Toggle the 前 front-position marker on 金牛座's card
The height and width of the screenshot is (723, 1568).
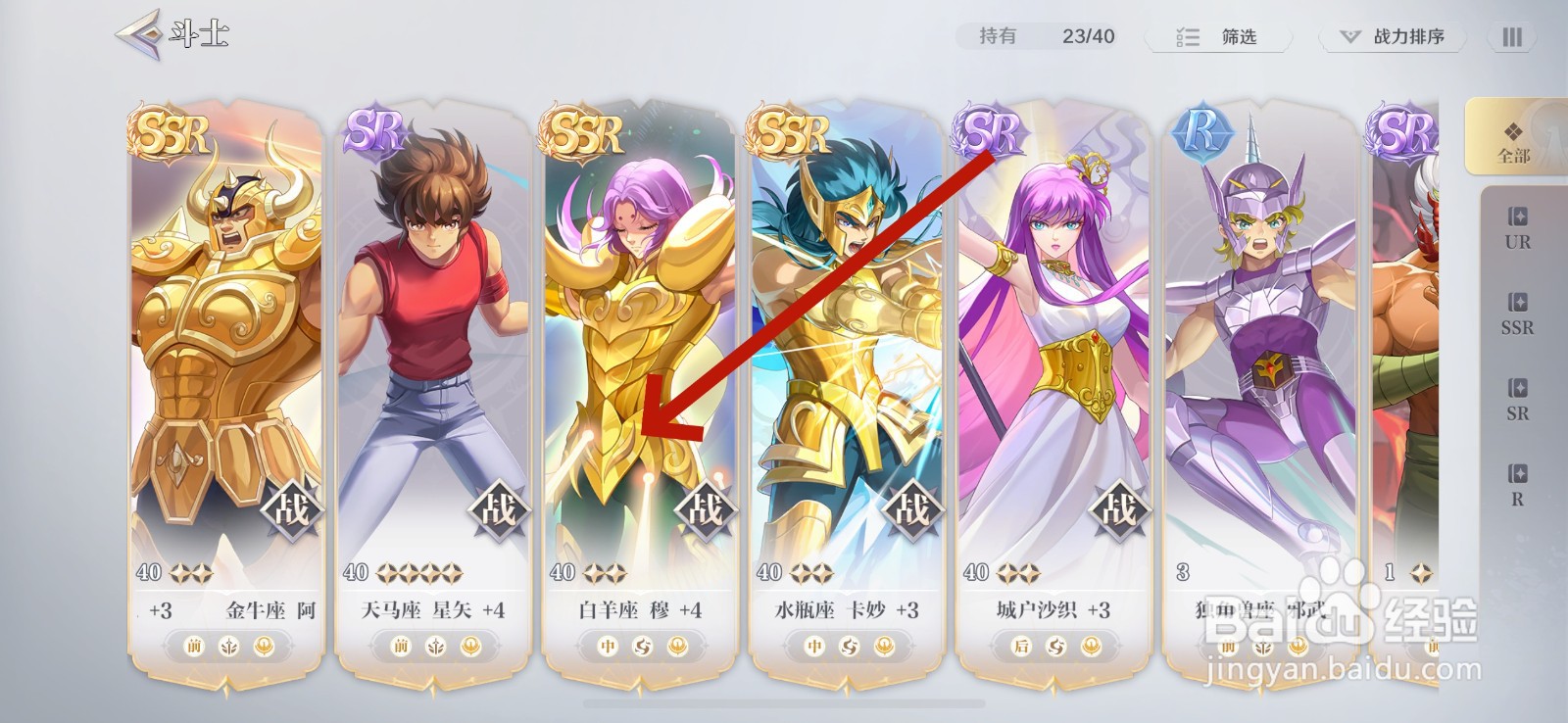(x=192, y=648)
